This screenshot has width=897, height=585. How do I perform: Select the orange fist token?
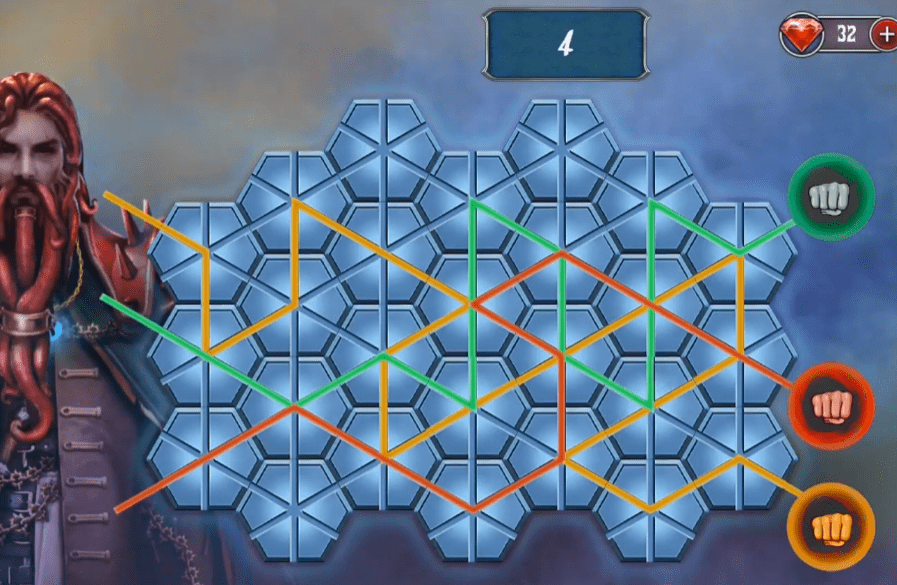tap(830, 526)
